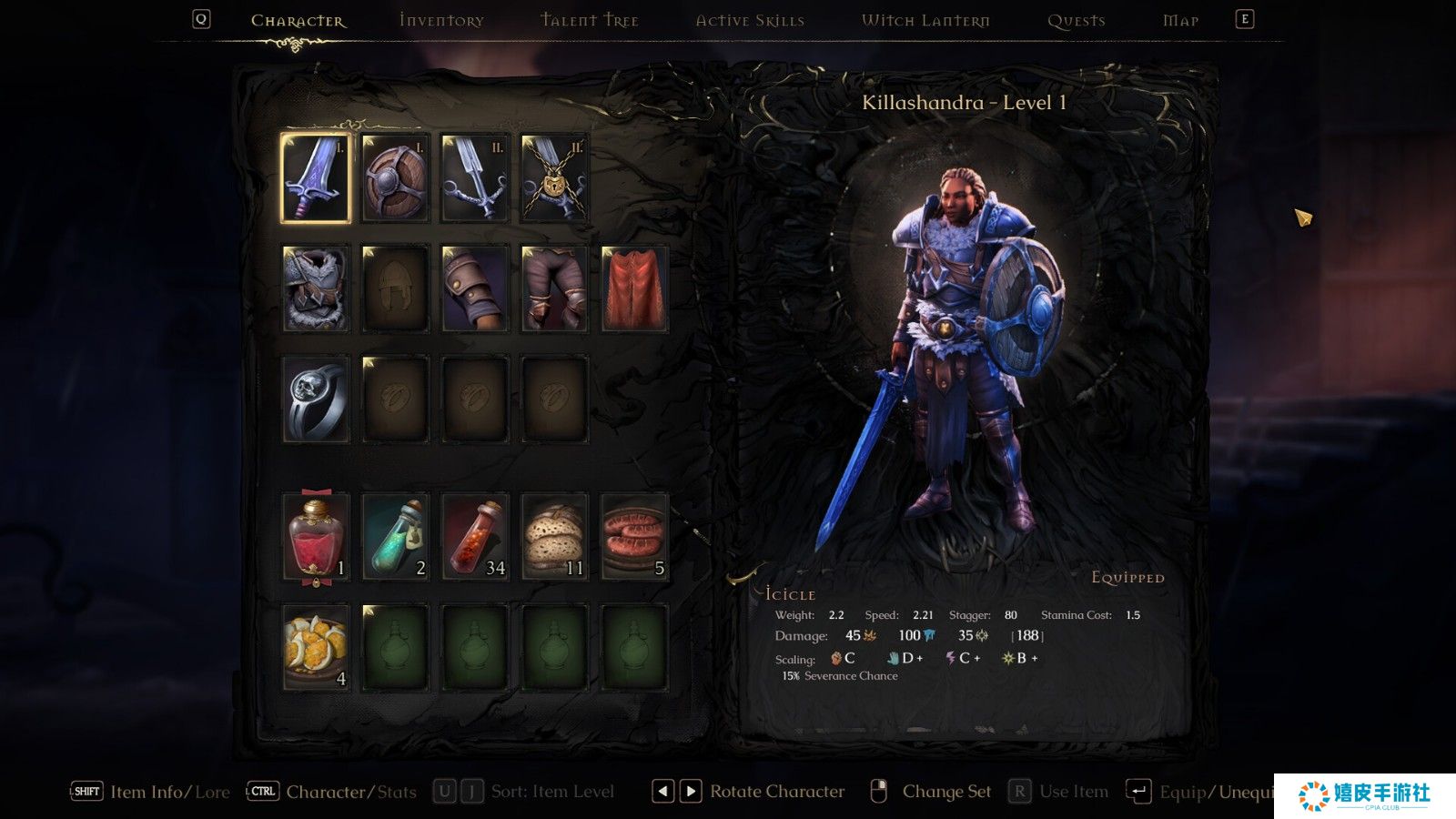
Task: Choose the leg armor pants slot
Action: (x=554, y=288)
